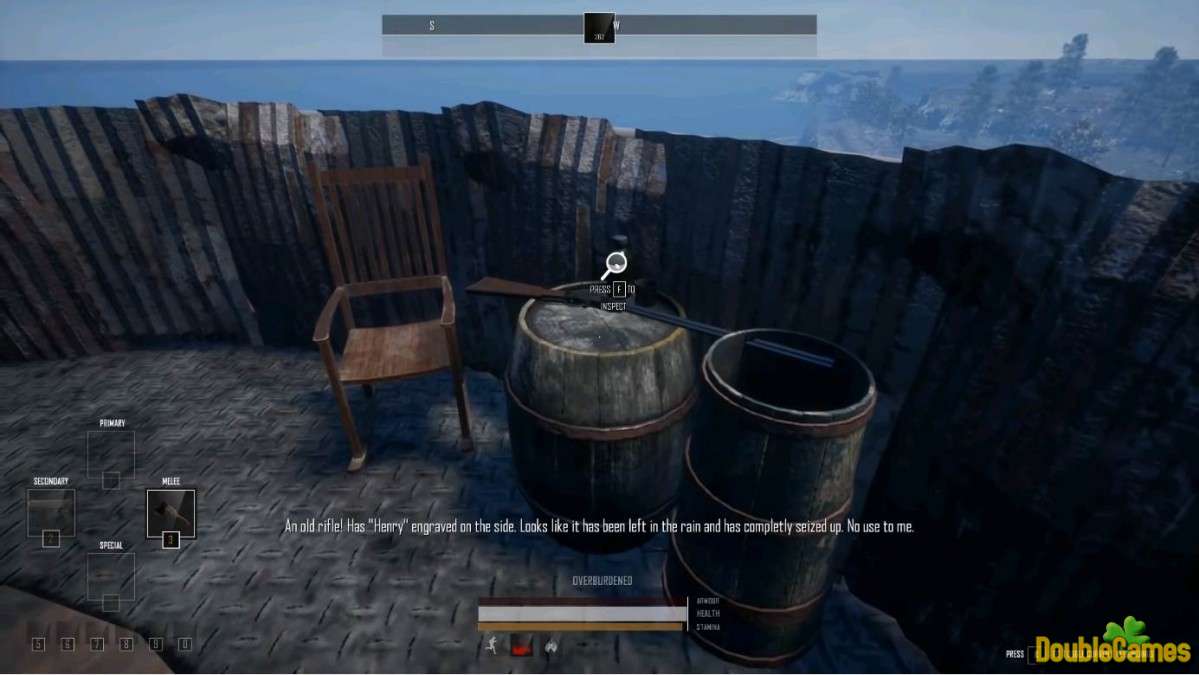Click the running figure status icon
Image resolution: width=1199 pixels, height=675 pixels.
coord(491,646)
